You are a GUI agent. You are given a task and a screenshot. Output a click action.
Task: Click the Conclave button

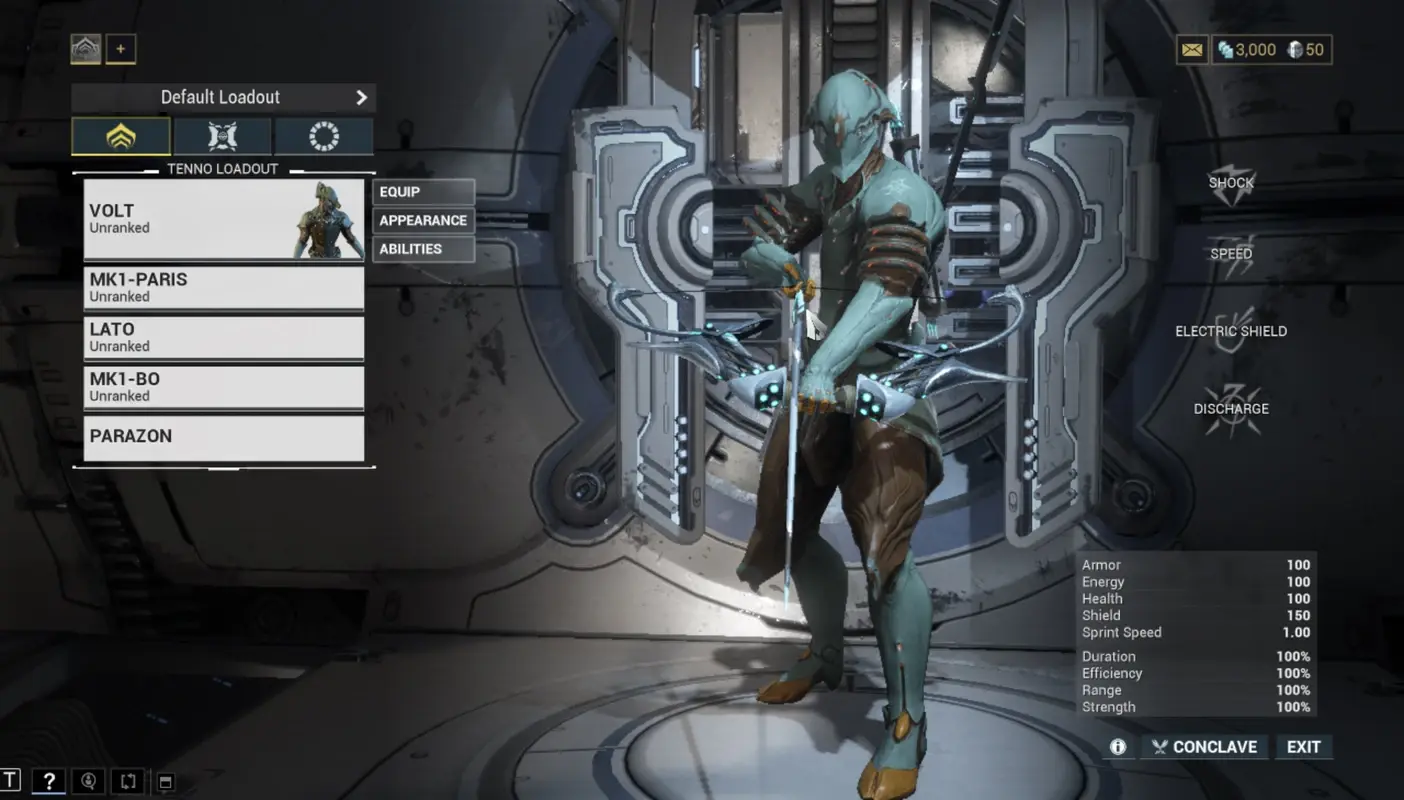pos(1204,747)
